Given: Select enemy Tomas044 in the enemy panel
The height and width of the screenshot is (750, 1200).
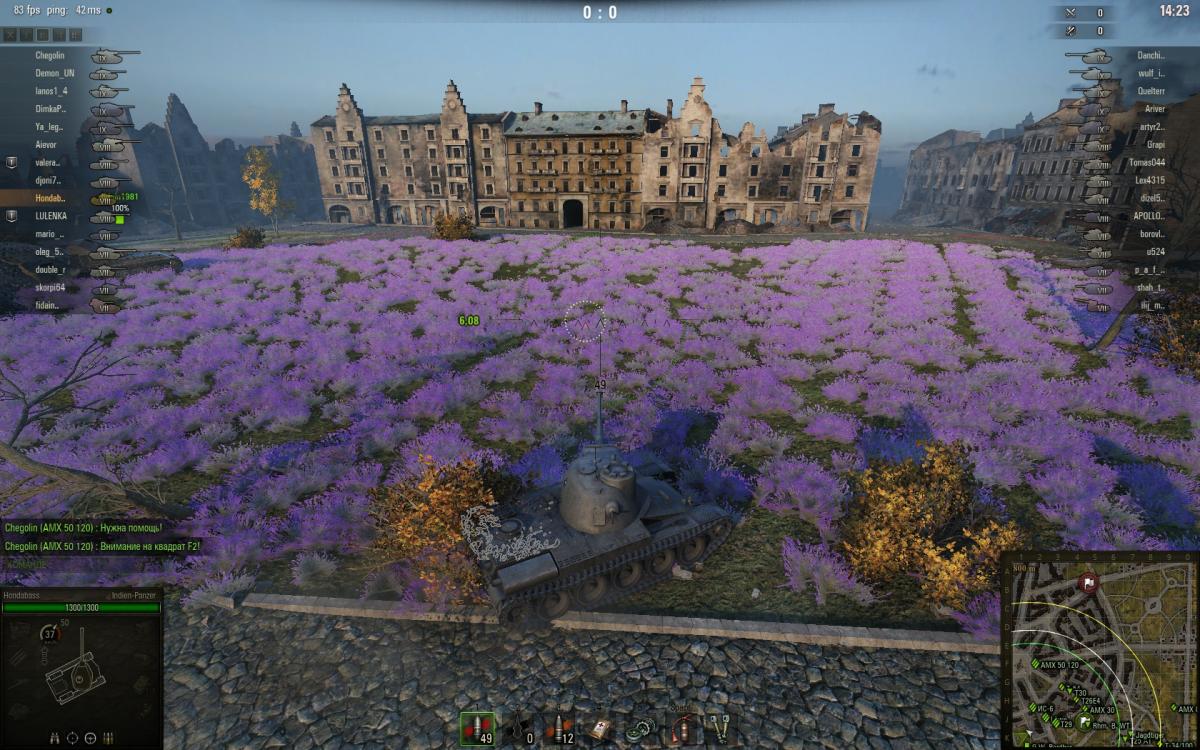Looking at the screenshot, I should [x=1147, y=163].
